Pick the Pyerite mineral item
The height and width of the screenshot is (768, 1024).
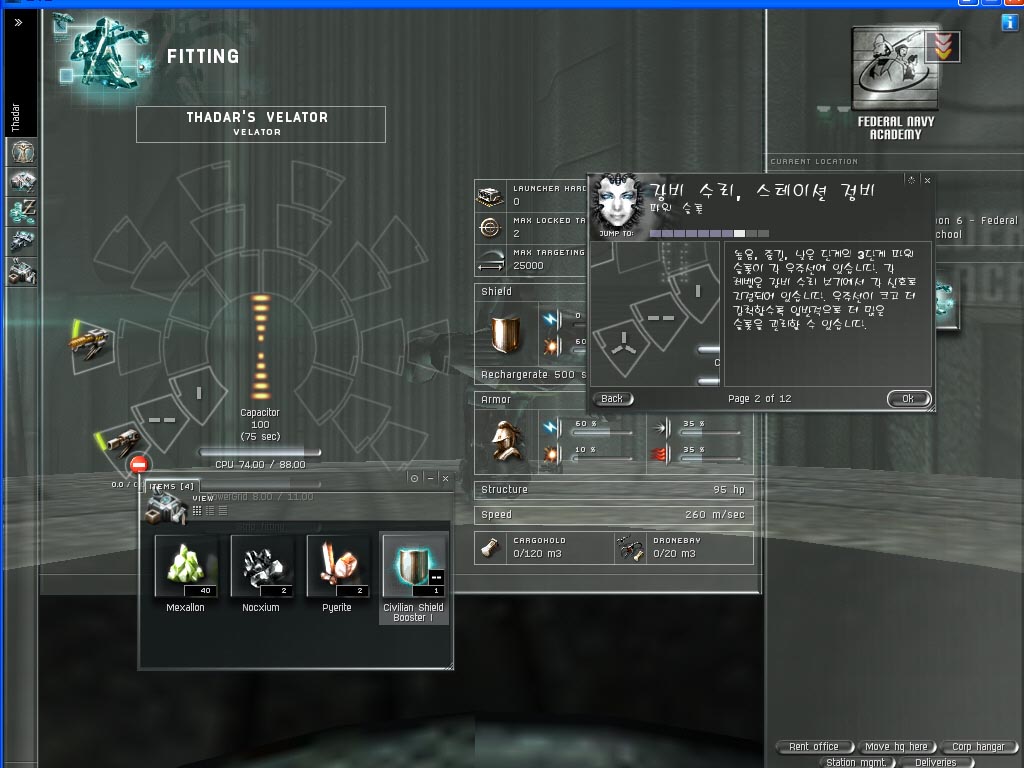coord(337,566)
